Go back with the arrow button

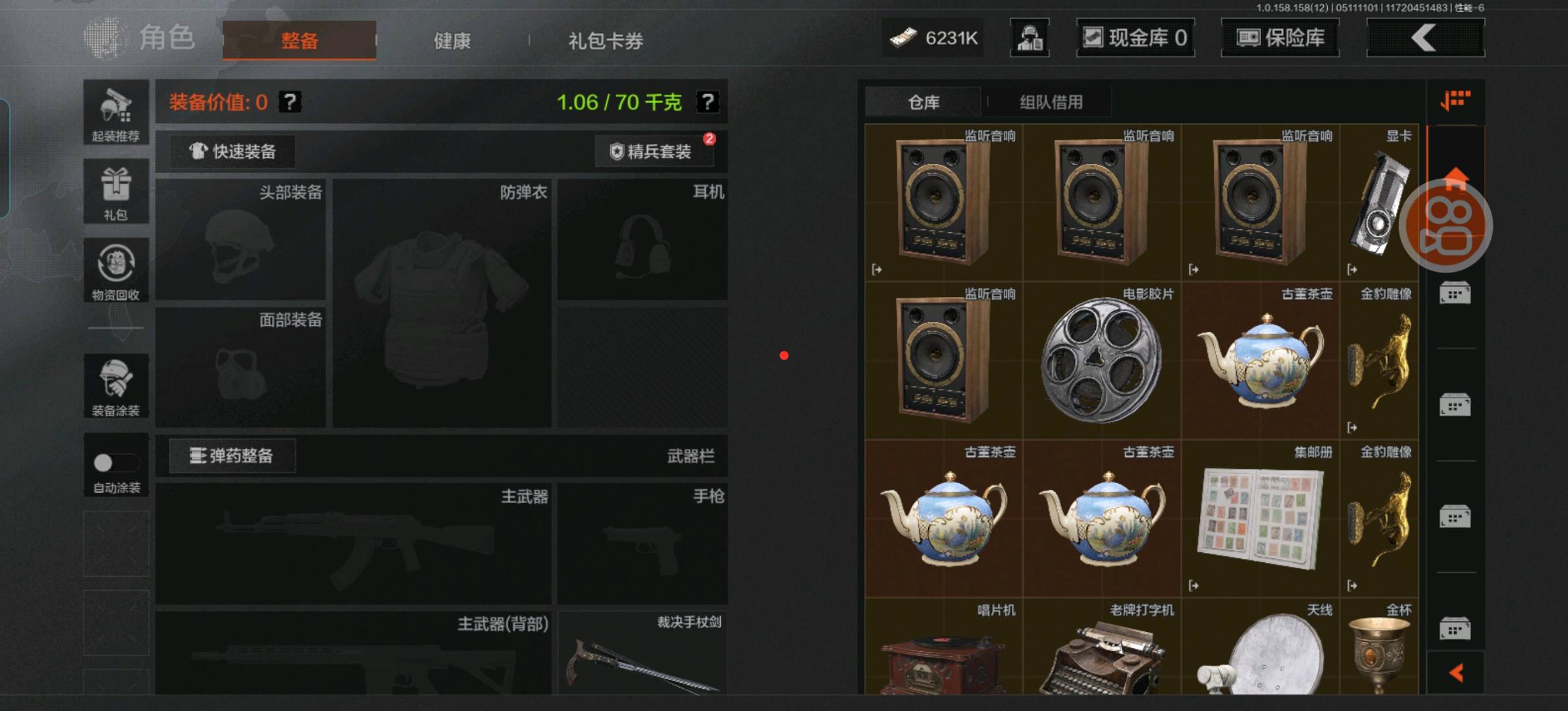(1425, 38)
